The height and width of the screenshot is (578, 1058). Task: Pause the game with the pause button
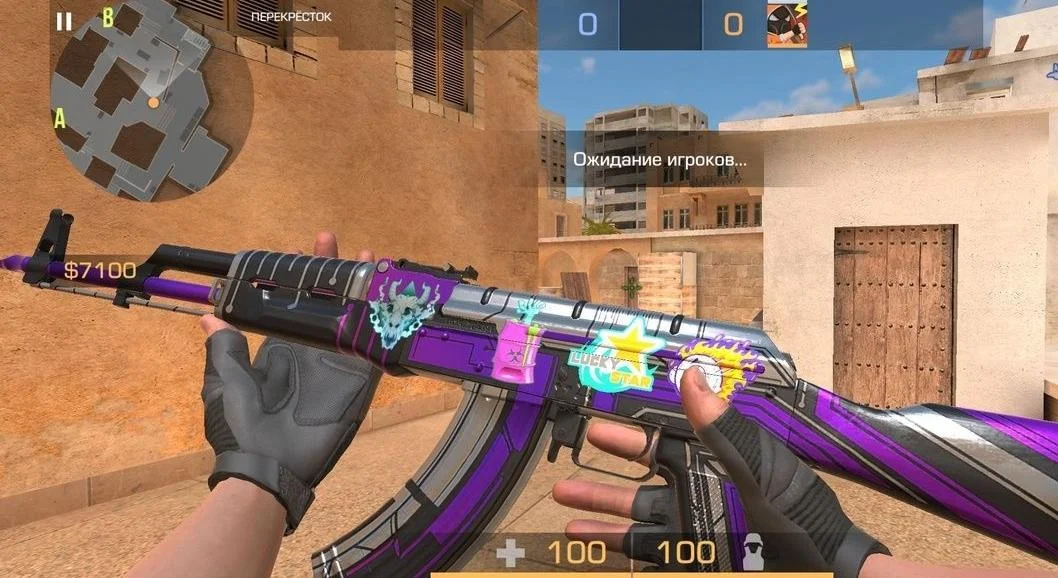64,21
